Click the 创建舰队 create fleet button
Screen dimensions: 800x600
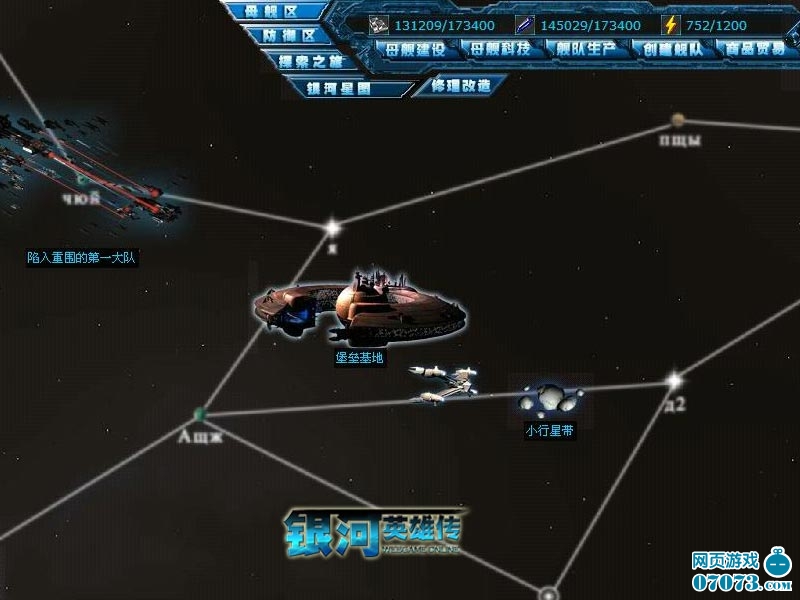(x=675, y=49)
